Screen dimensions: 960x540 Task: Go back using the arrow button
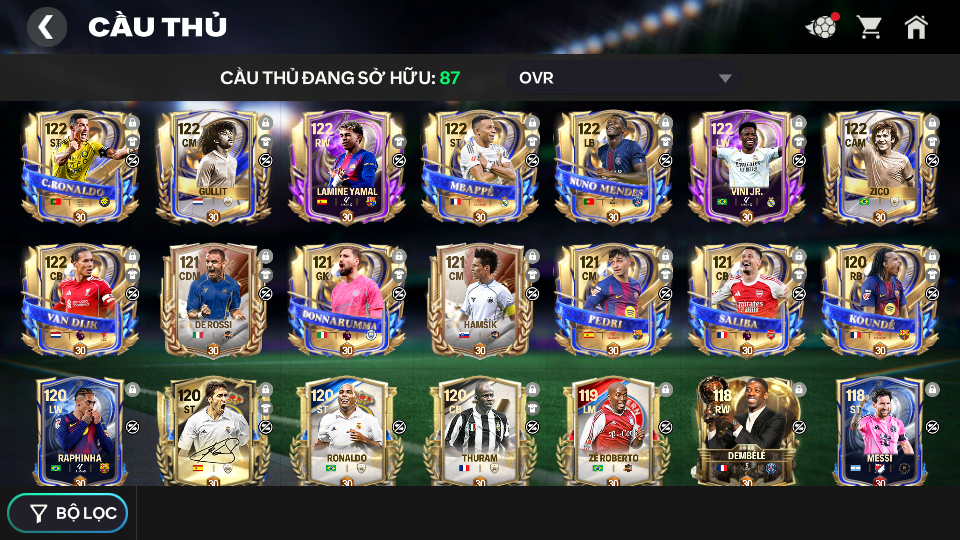pos(46,27)
